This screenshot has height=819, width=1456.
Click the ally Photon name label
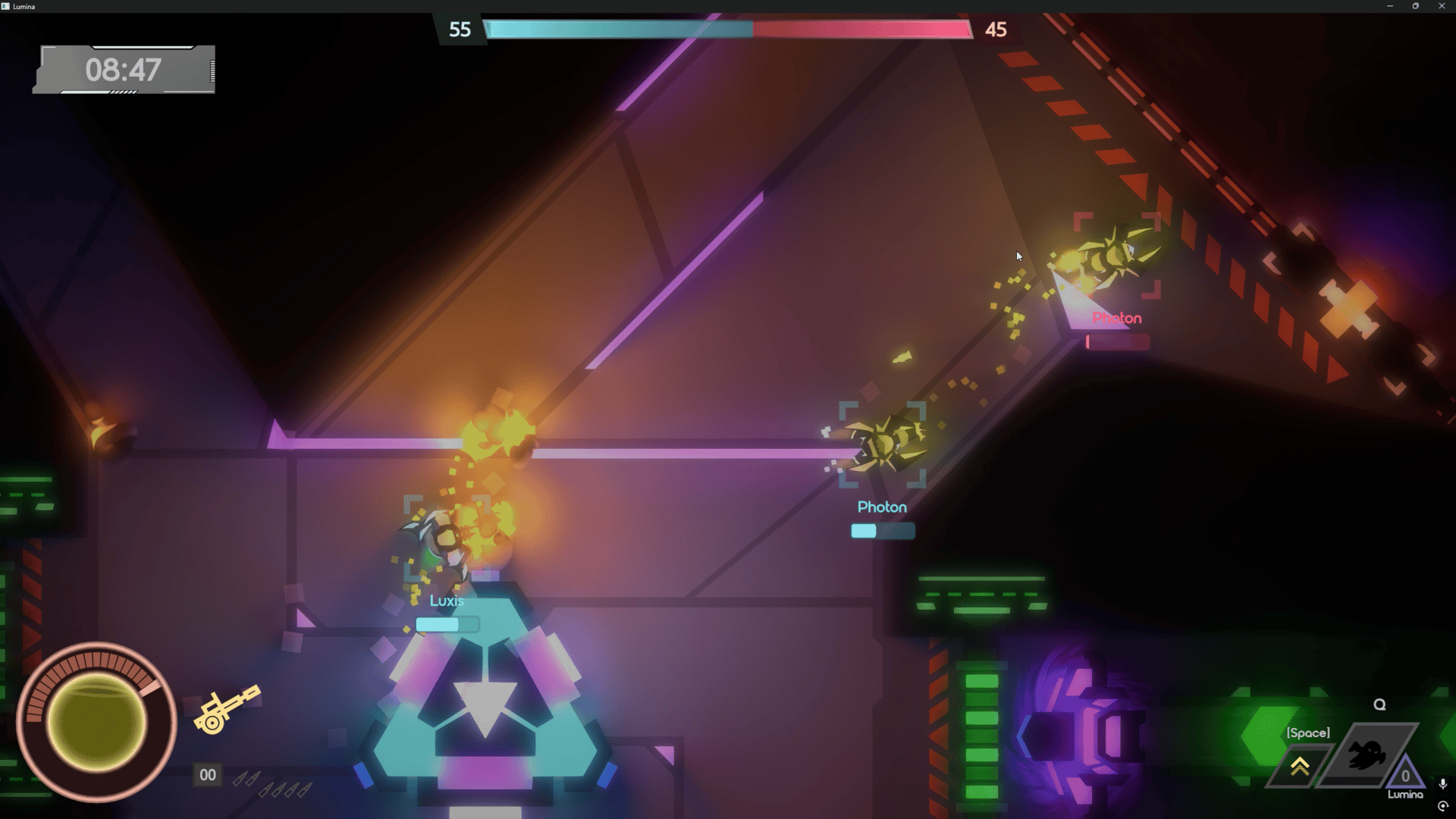881,507
